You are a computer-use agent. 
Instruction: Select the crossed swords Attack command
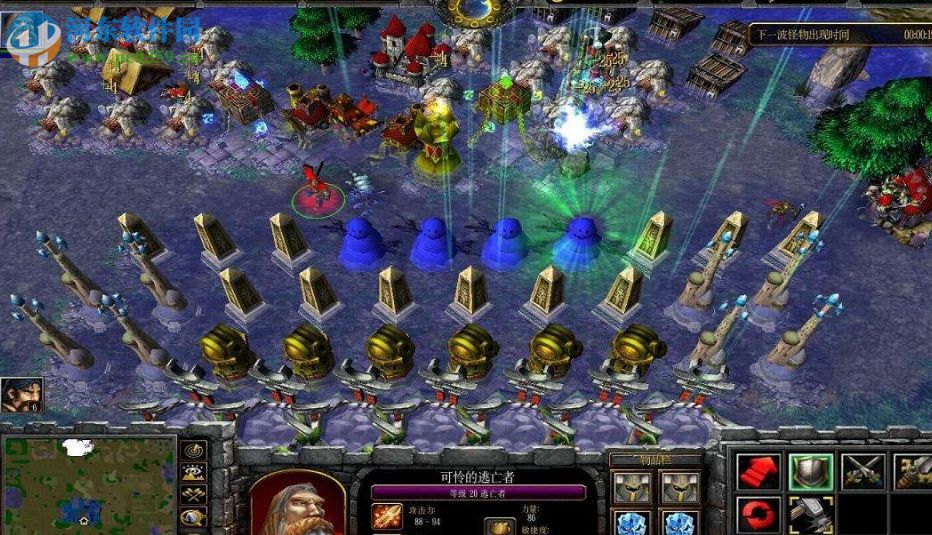[x=861, y=472]
